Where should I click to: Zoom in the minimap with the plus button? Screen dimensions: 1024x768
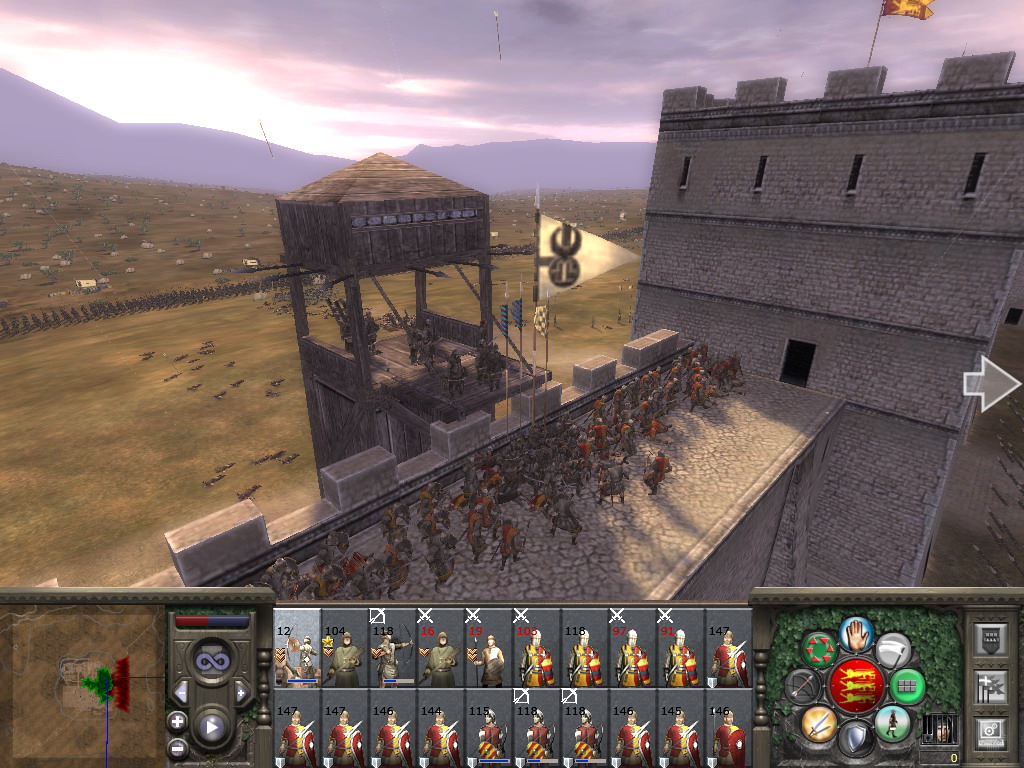pyautogui.click(x=177, y=721)
